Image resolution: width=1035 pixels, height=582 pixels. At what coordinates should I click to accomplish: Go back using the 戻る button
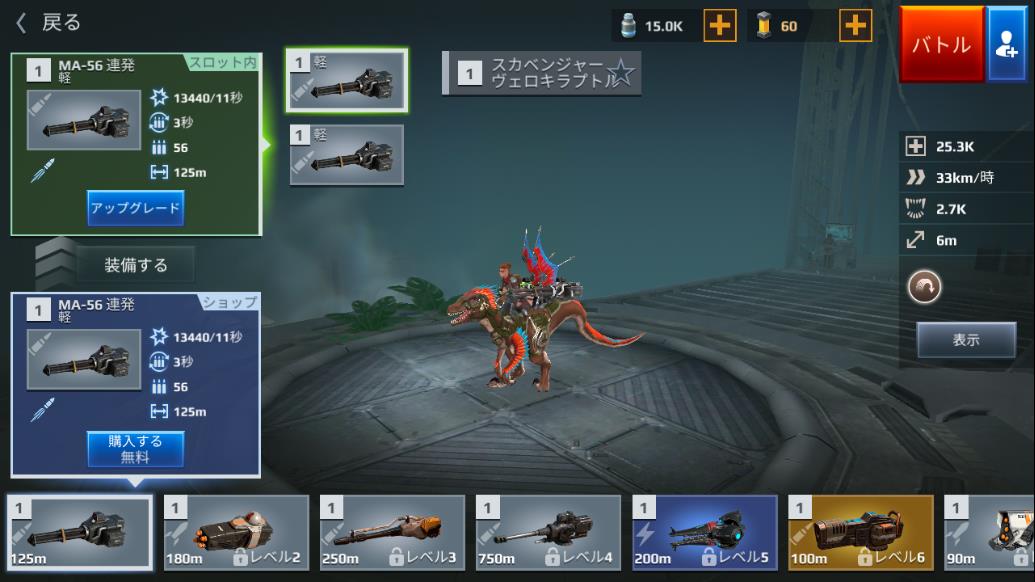(x=48, y=22)
